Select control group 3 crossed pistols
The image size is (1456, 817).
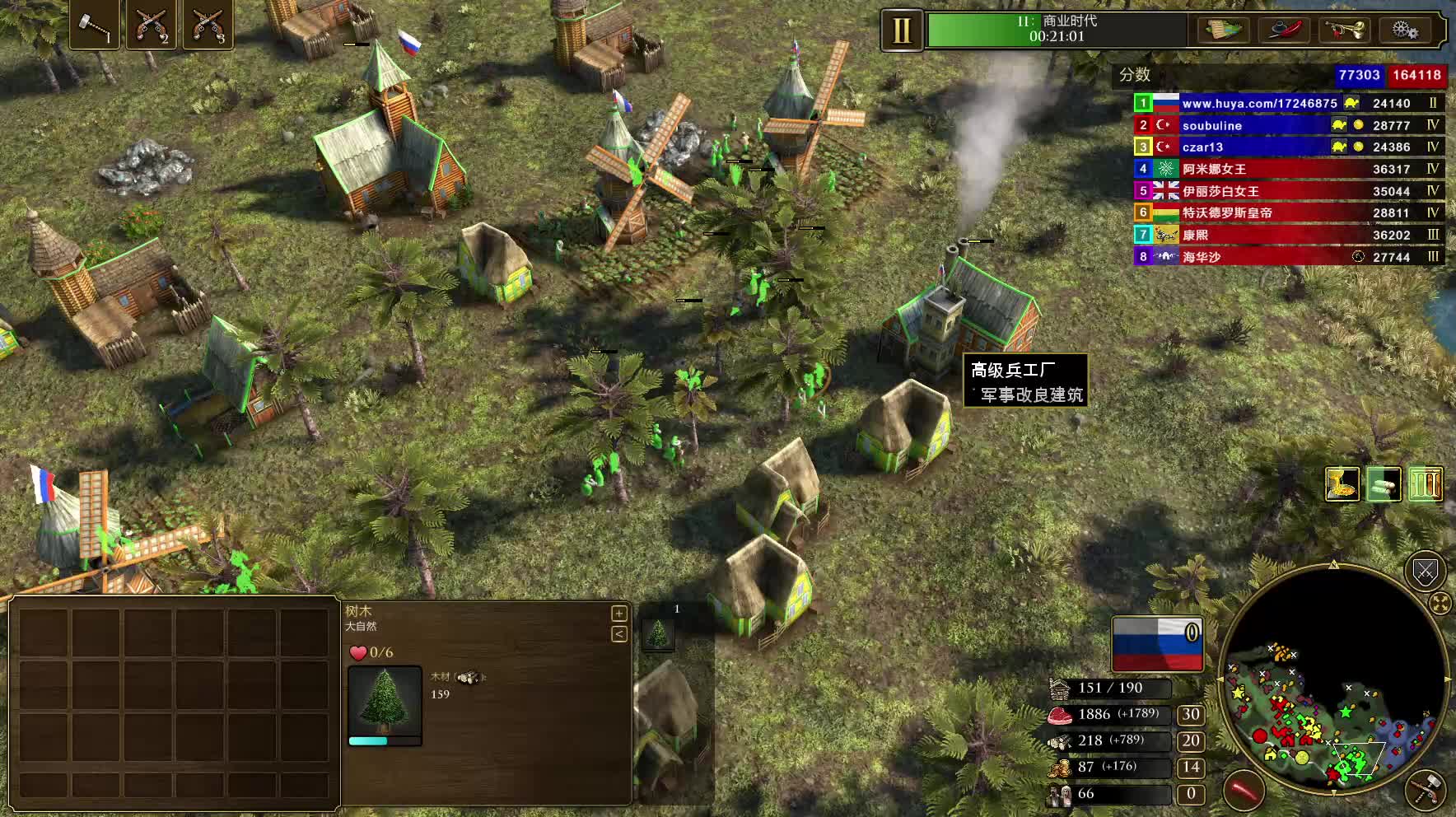pyautogui.click(x=207, y=26)
